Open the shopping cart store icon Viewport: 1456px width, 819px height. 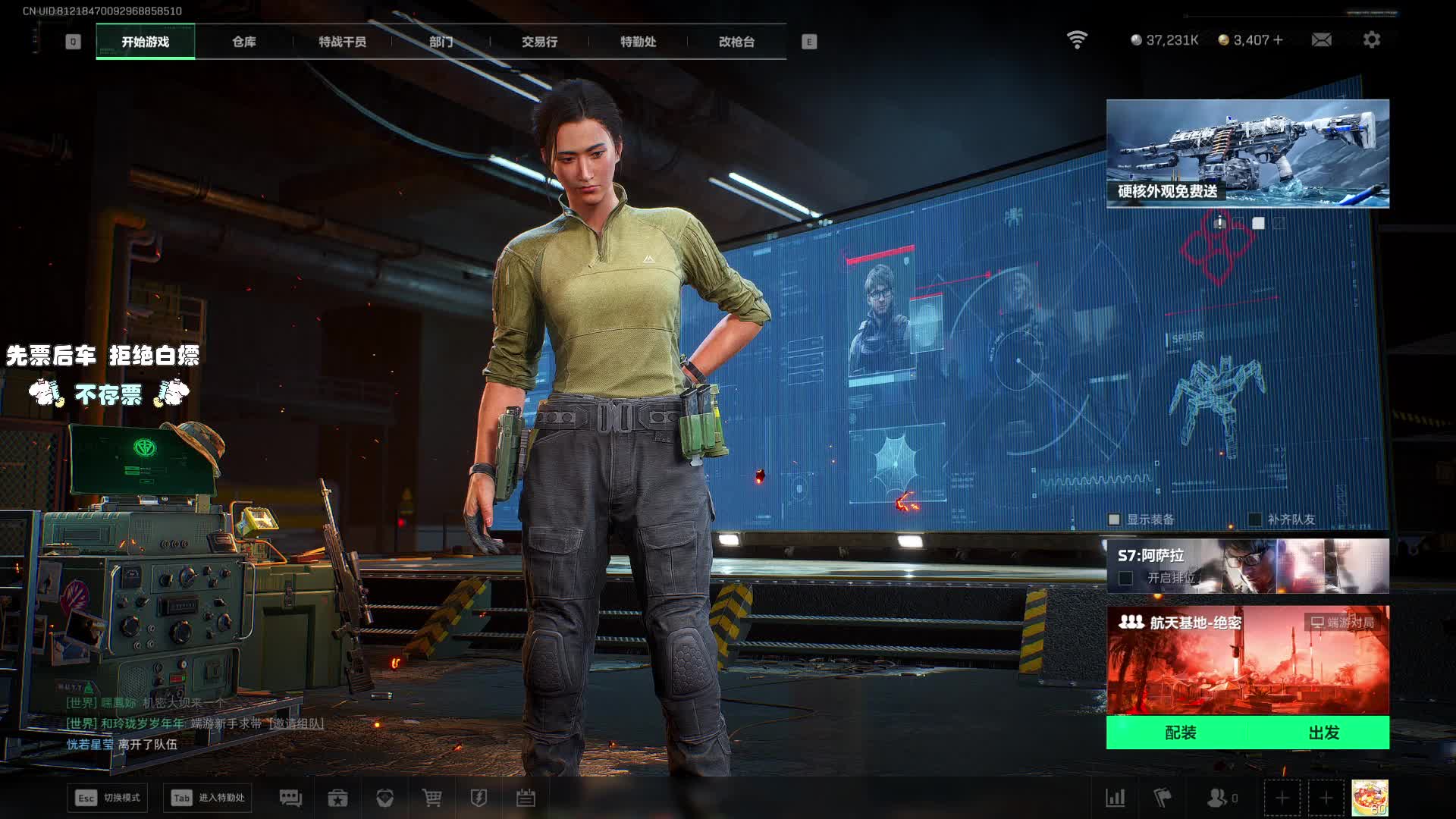(431, 798)
